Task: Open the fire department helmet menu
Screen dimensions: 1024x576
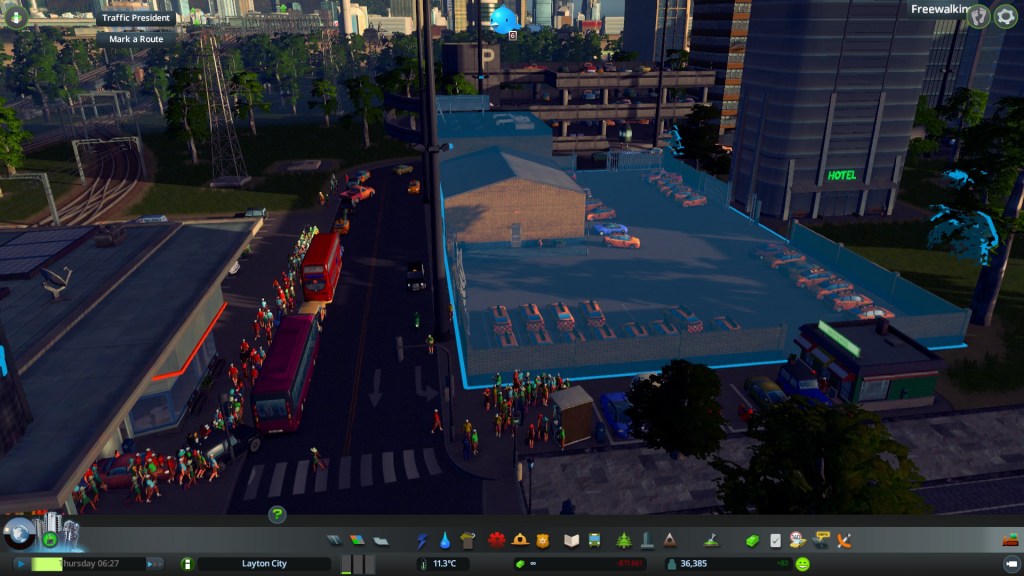Action: click(x=520, y=541)
